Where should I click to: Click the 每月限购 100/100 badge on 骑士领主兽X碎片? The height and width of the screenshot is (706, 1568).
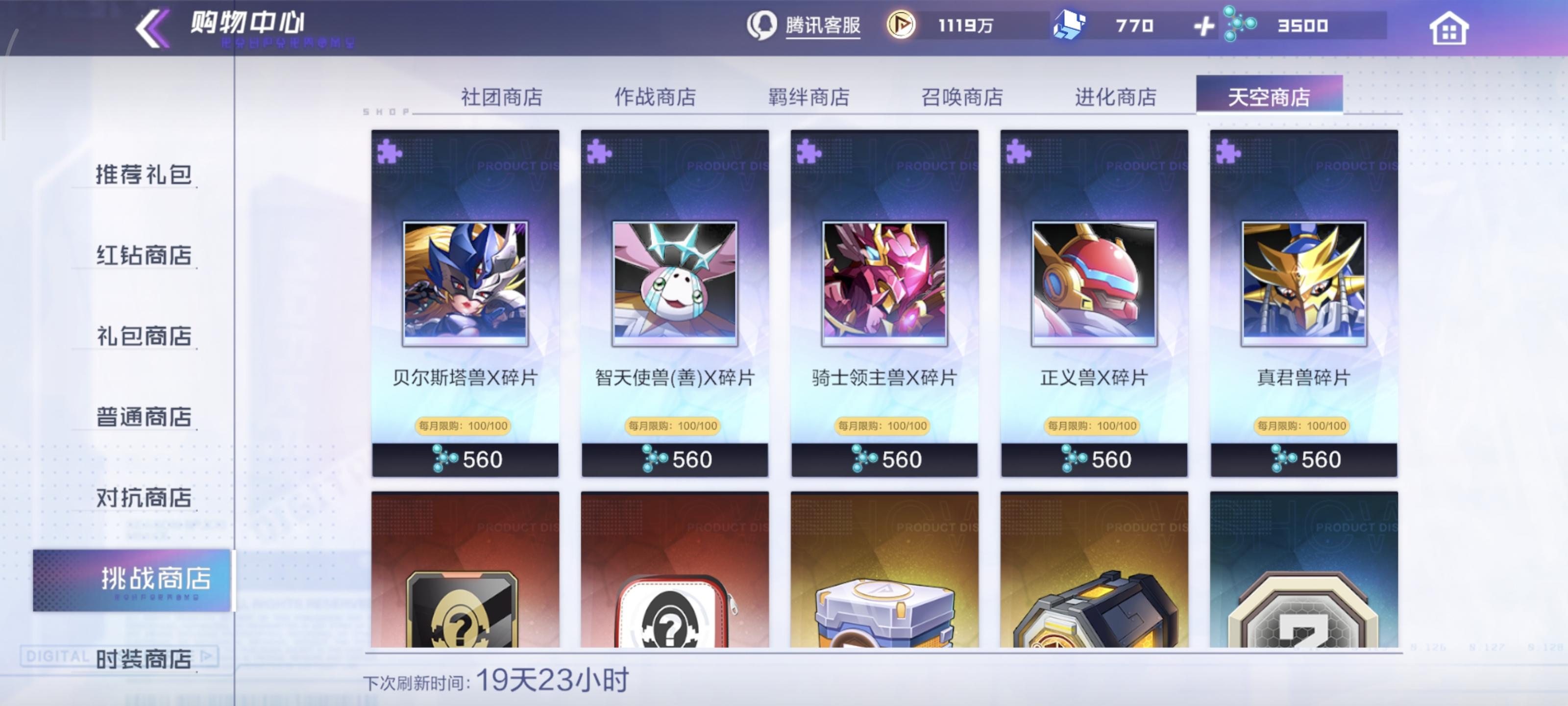[x=883, y=425]
